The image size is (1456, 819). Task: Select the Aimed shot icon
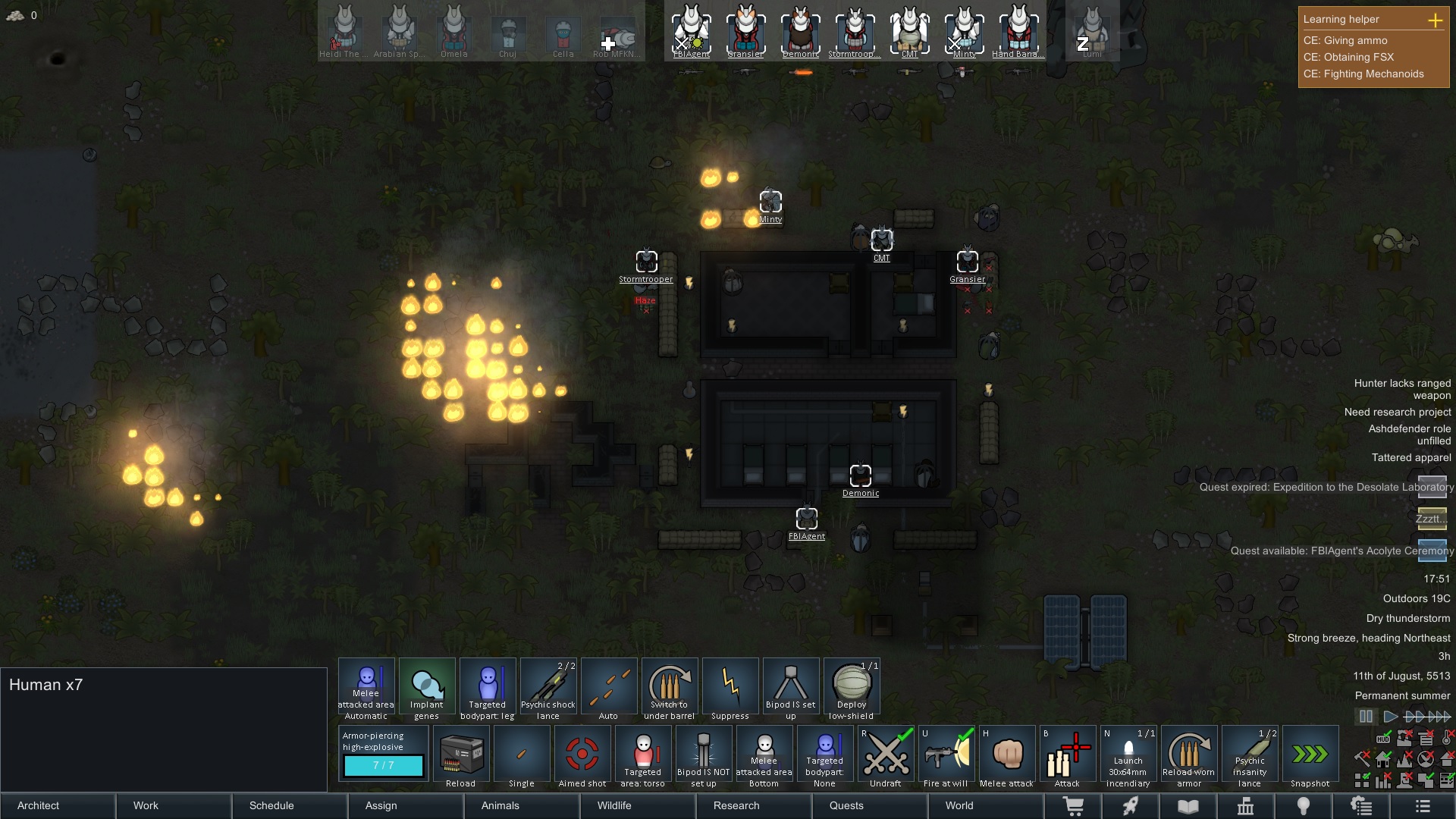(x=582, y=755)
